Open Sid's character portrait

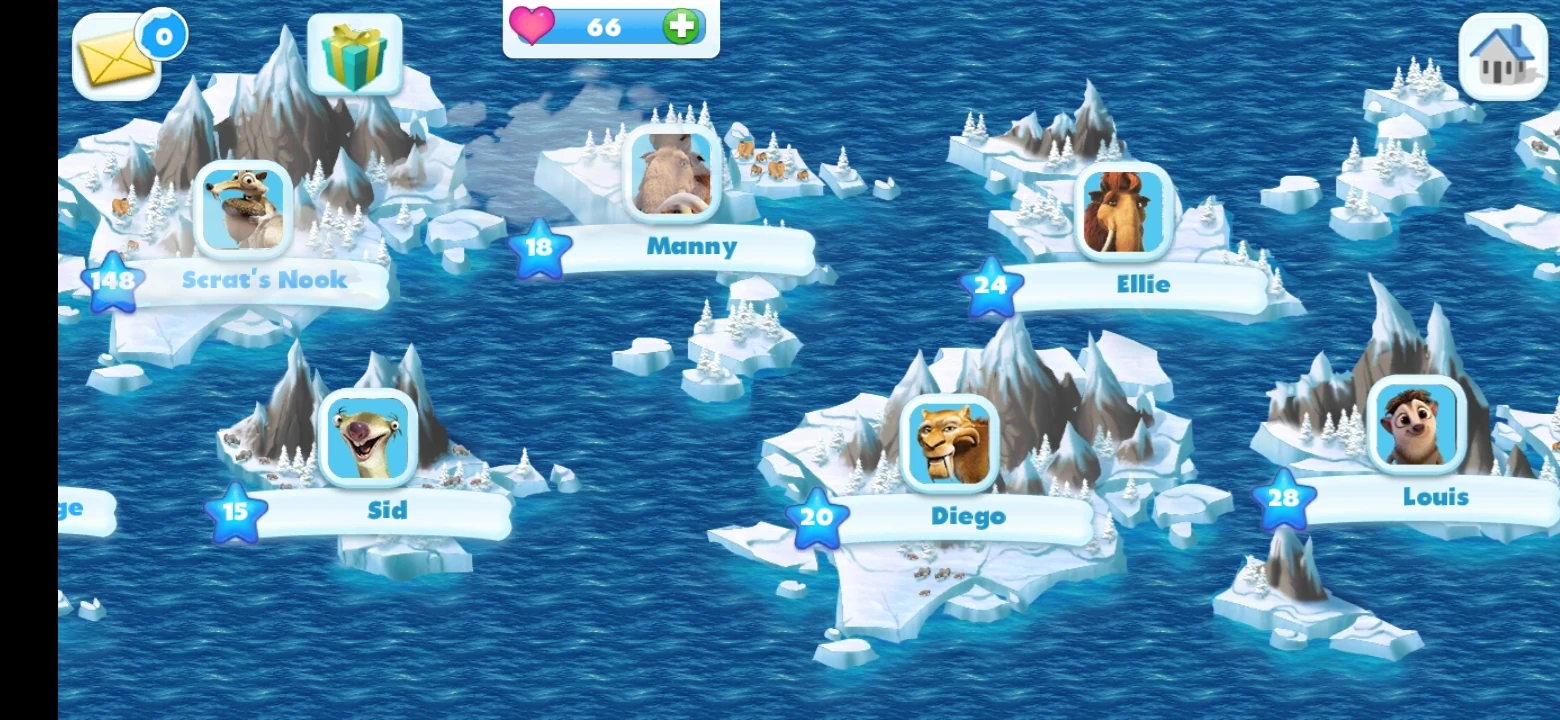(x=367, y=440)
